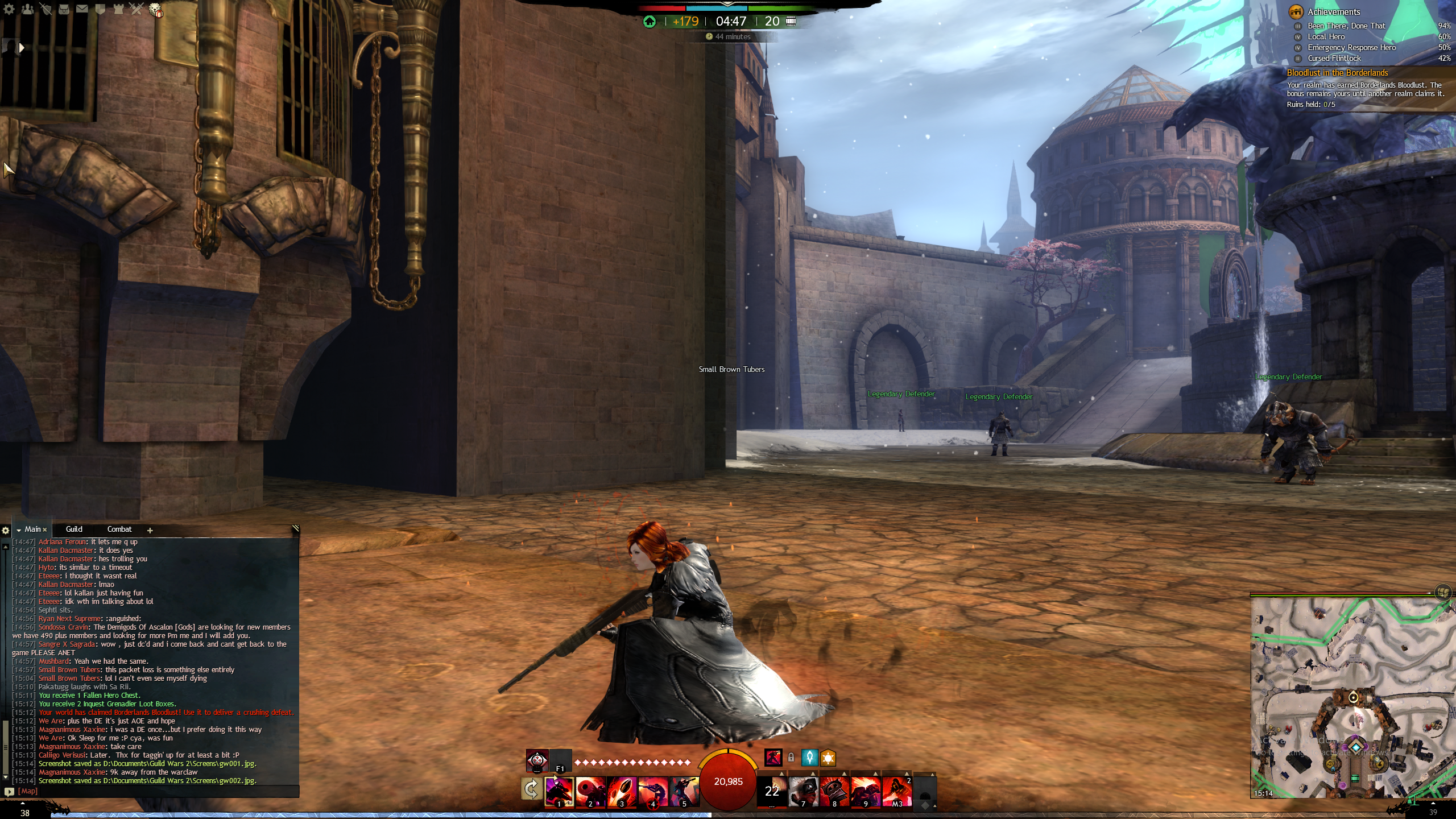Activate weapon skill 2 on the hotbar
The image size is (1456, 819).
tap(590, 791)
